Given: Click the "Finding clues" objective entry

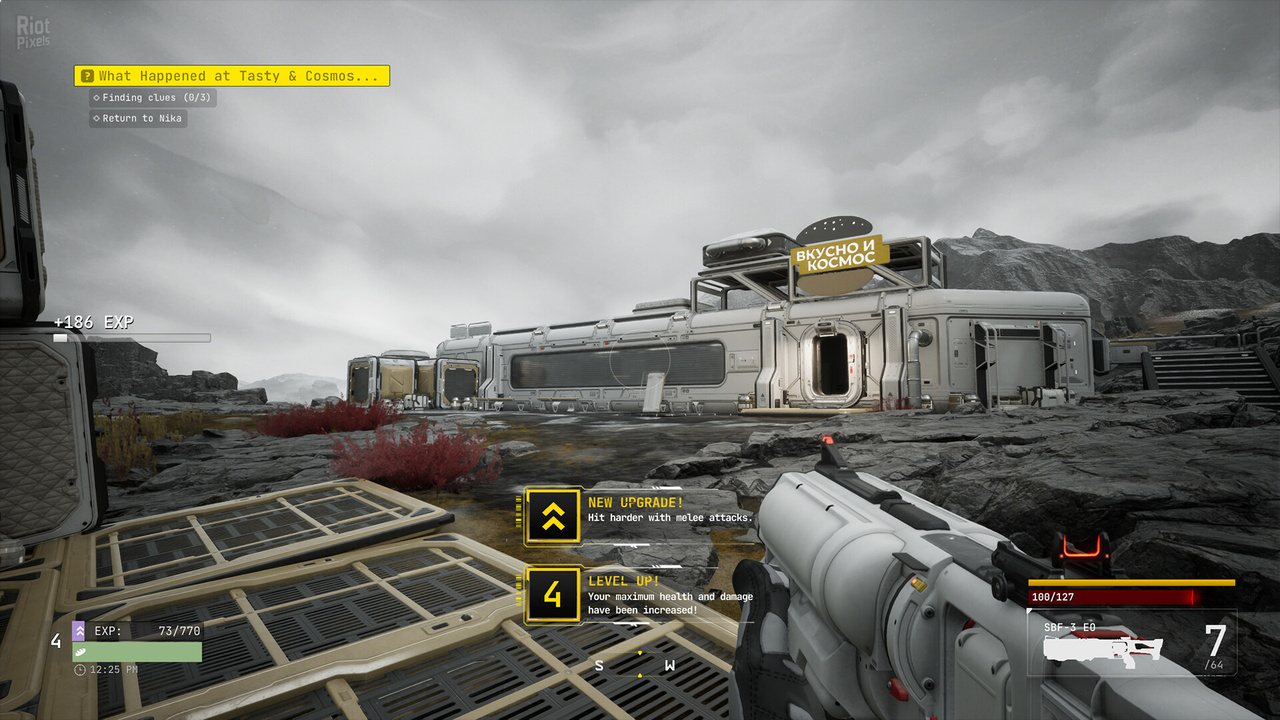Looking at the screenshot, I should point(152,98).
